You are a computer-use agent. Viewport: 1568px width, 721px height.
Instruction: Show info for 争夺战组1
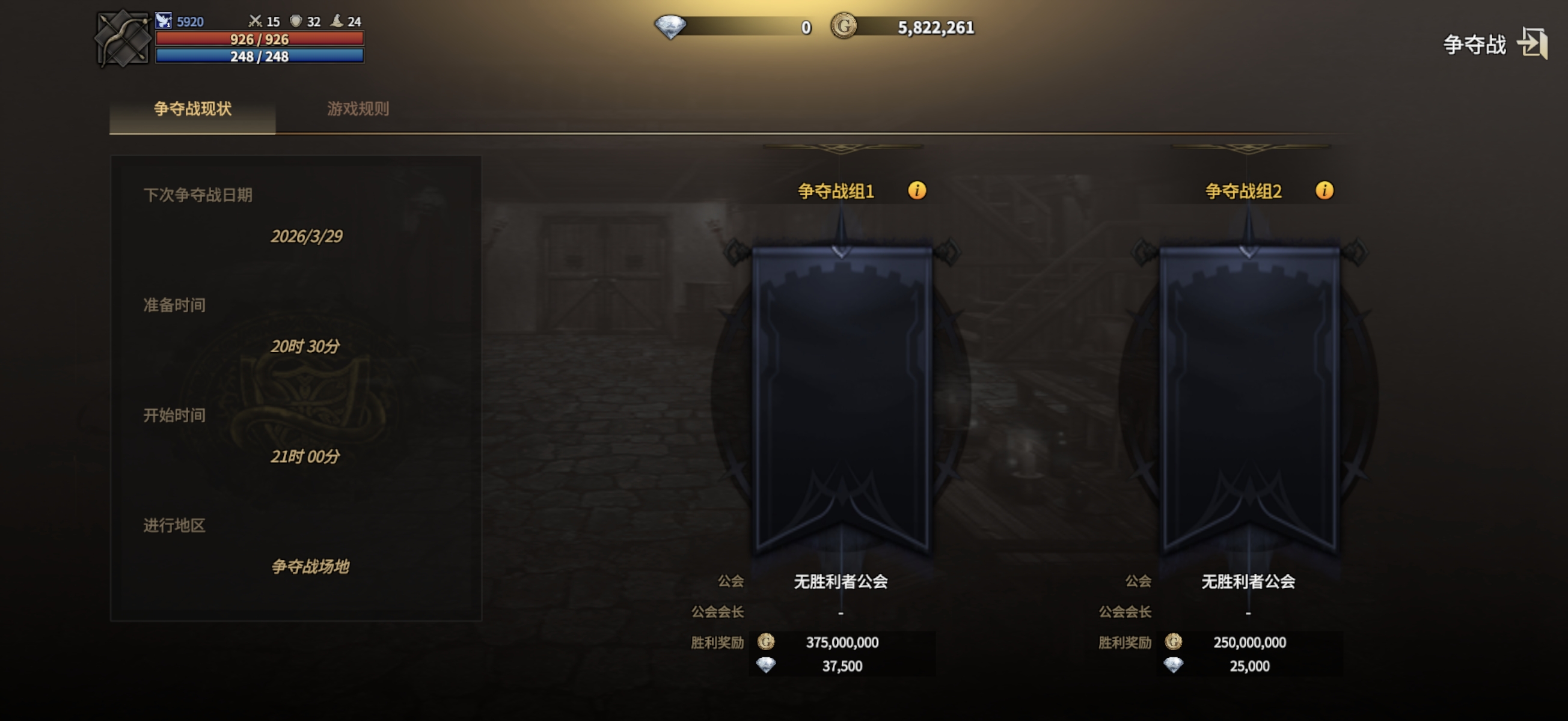pos(917,191)
